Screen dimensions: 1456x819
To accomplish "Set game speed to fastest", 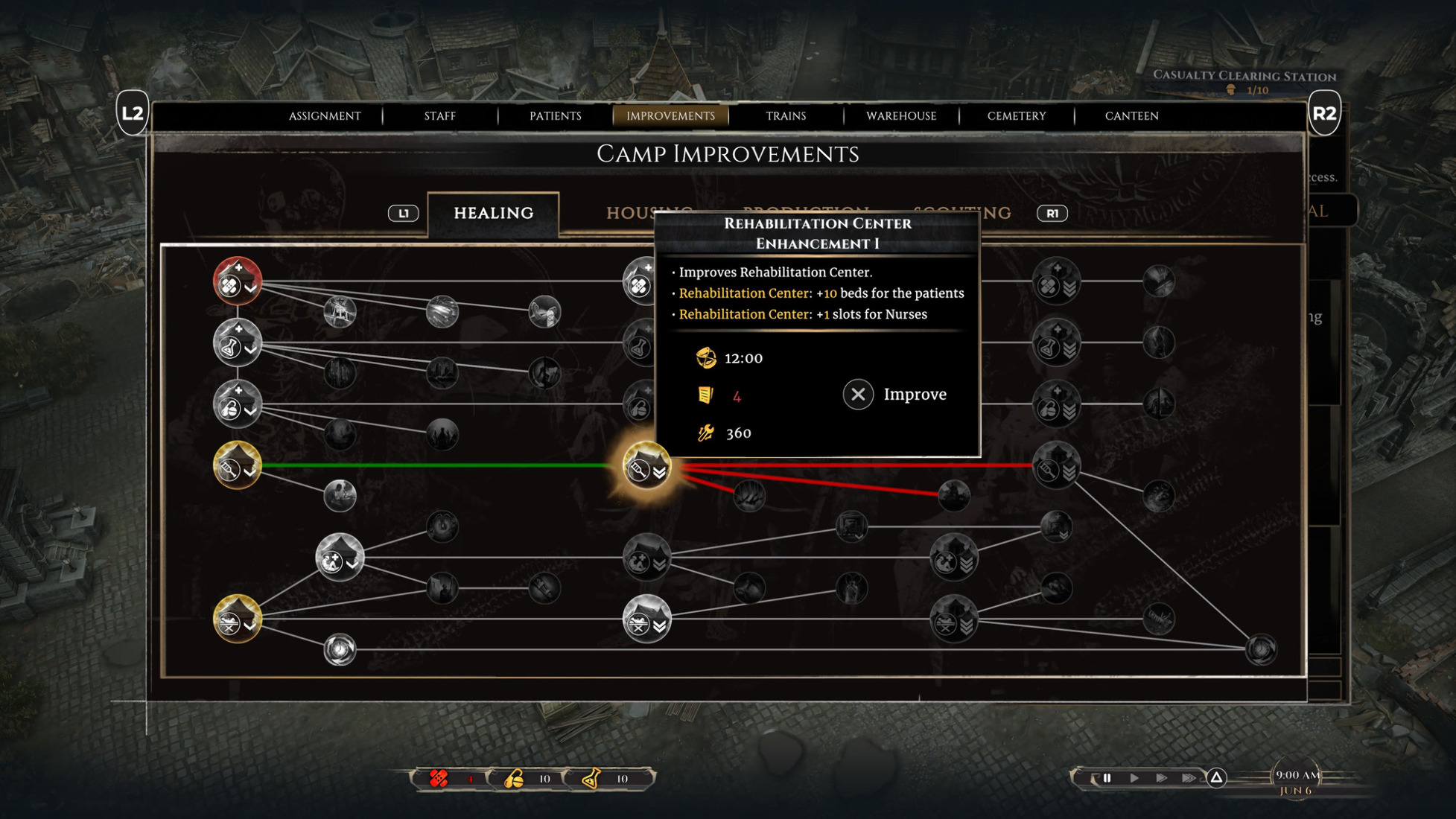I will pyautogui.click(x=1189, y=778).
